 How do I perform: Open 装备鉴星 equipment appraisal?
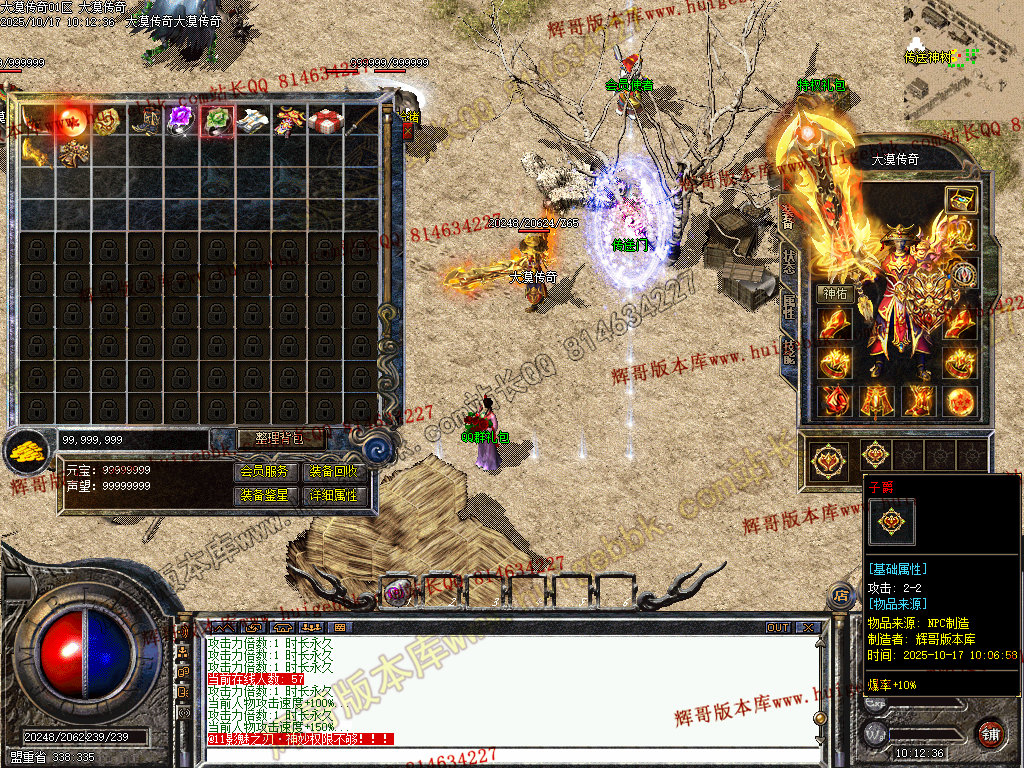point(264,495)
